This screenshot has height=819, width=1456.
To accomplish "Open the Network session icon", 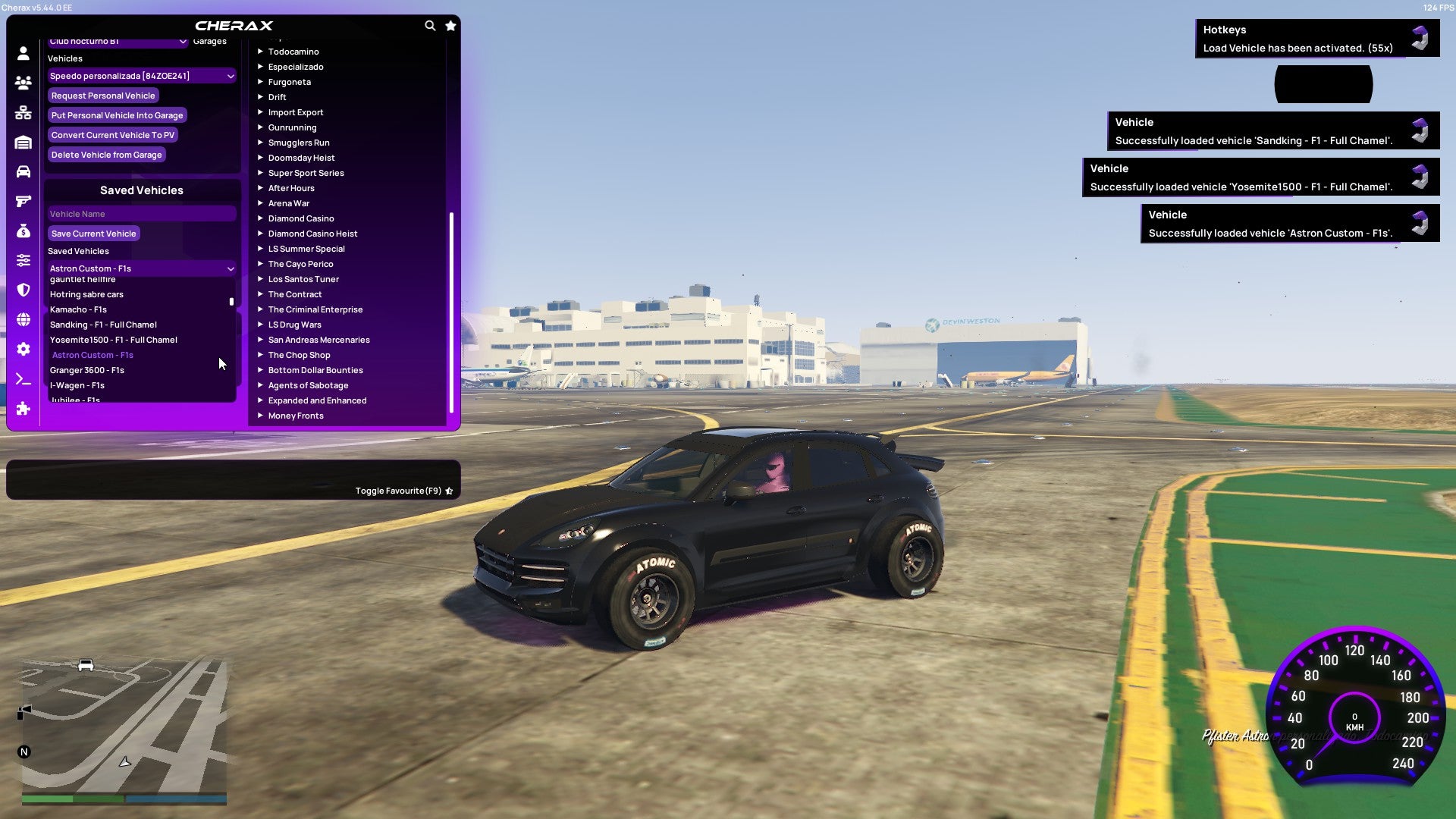I will point(23,113).
